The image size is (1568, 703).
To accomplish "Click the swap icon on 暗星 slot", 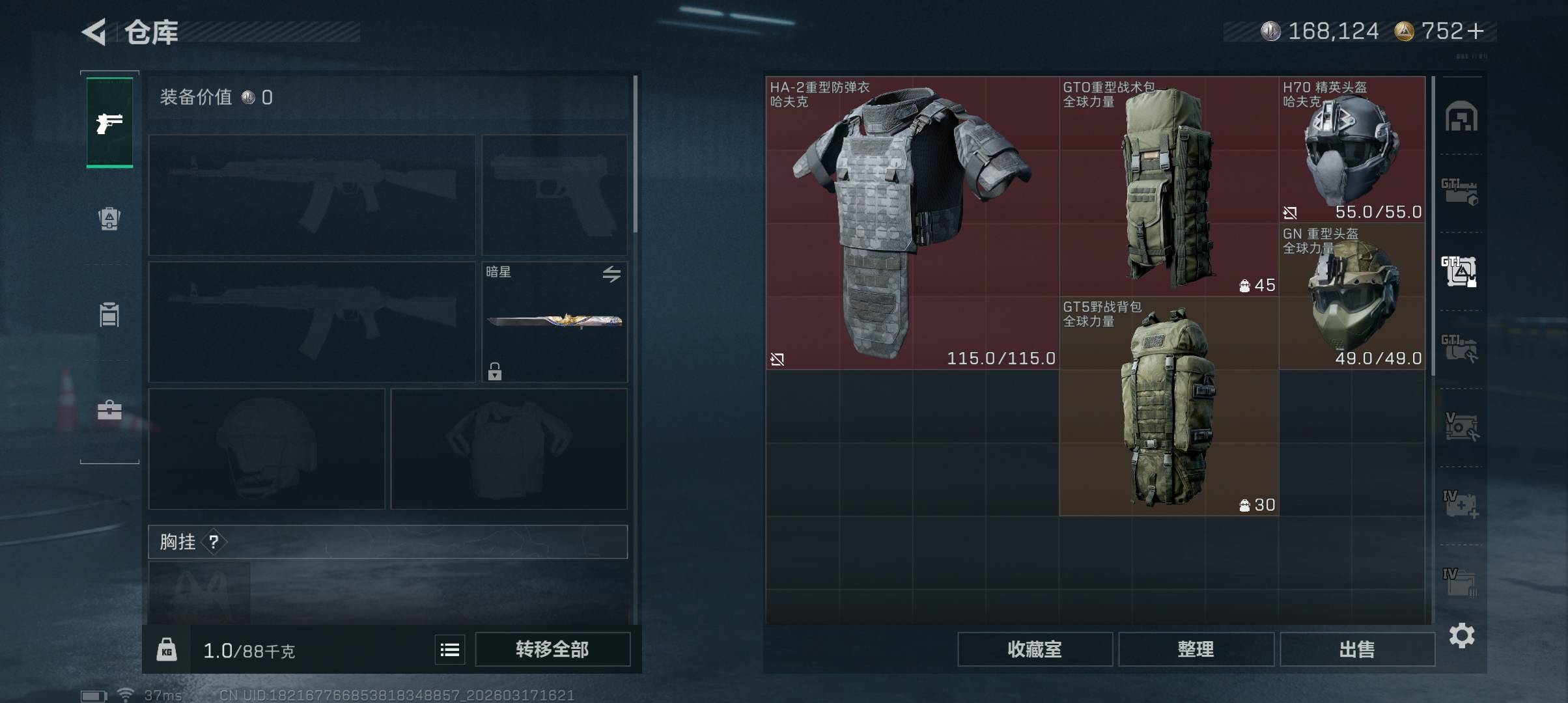I will [x=611, y=274].
